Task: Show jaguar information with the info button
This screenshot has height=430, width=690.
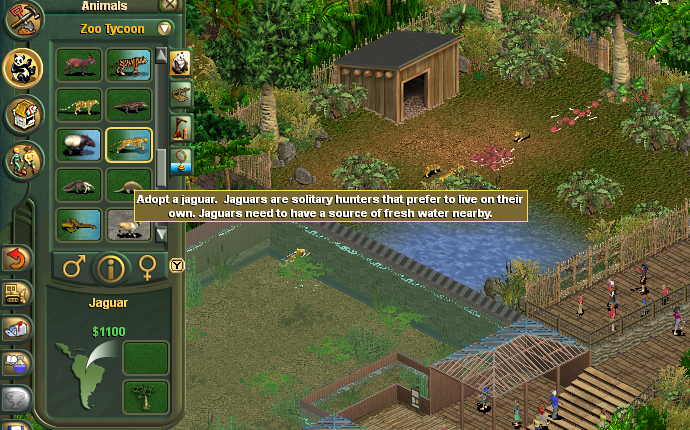Action: (110, 268)
